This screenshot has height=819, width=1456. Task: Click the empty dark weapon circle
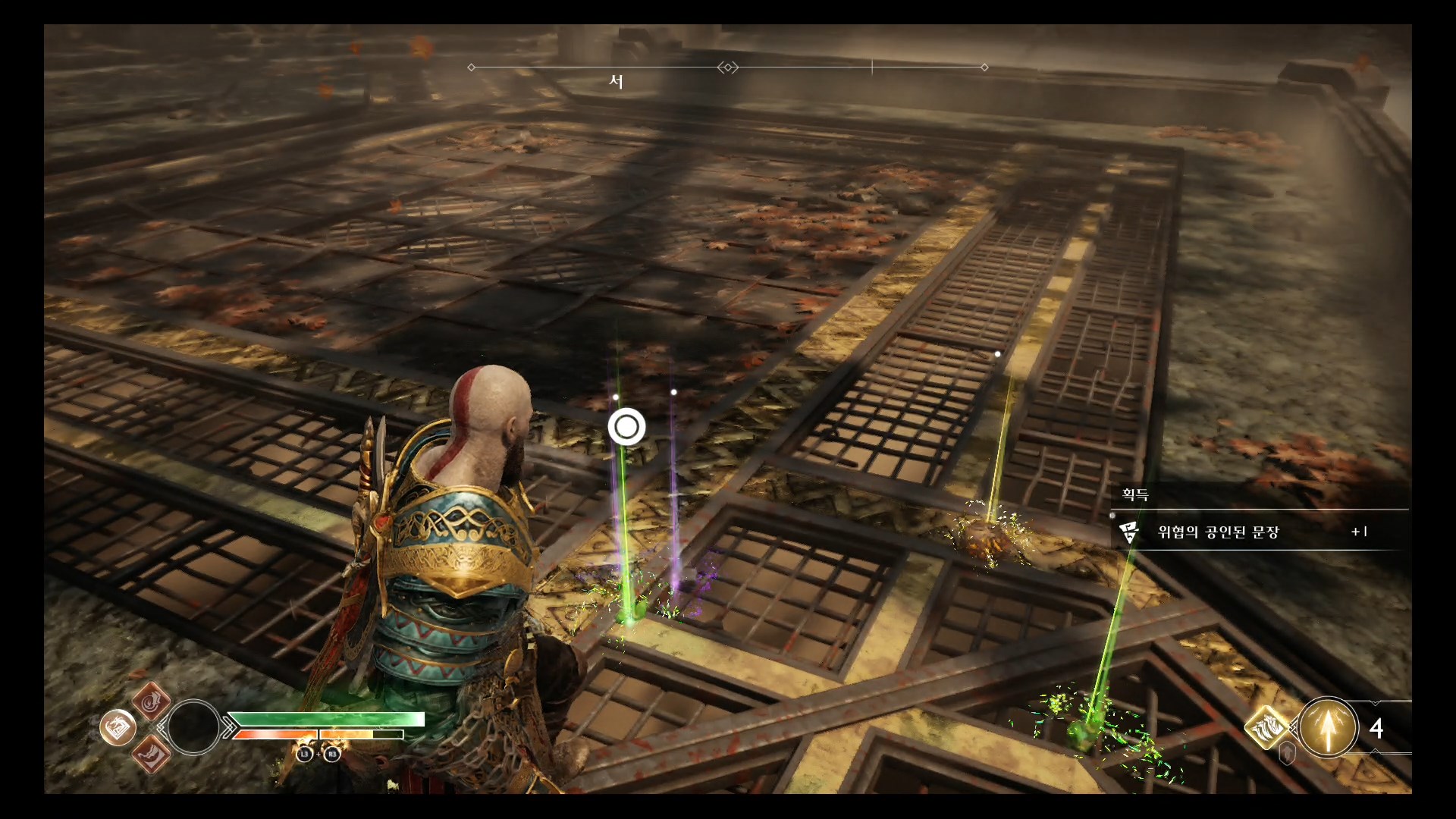(193, 727)
